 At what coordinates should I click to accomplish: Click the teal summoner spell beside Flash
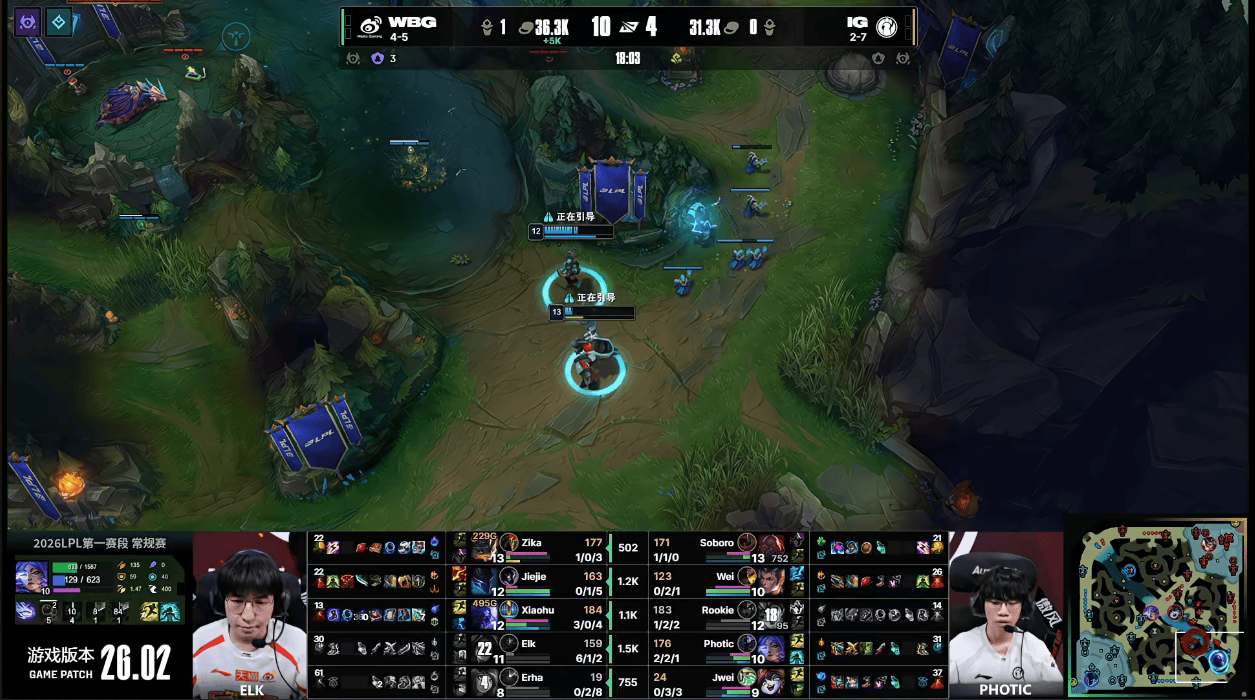click(x=170, y=610)
